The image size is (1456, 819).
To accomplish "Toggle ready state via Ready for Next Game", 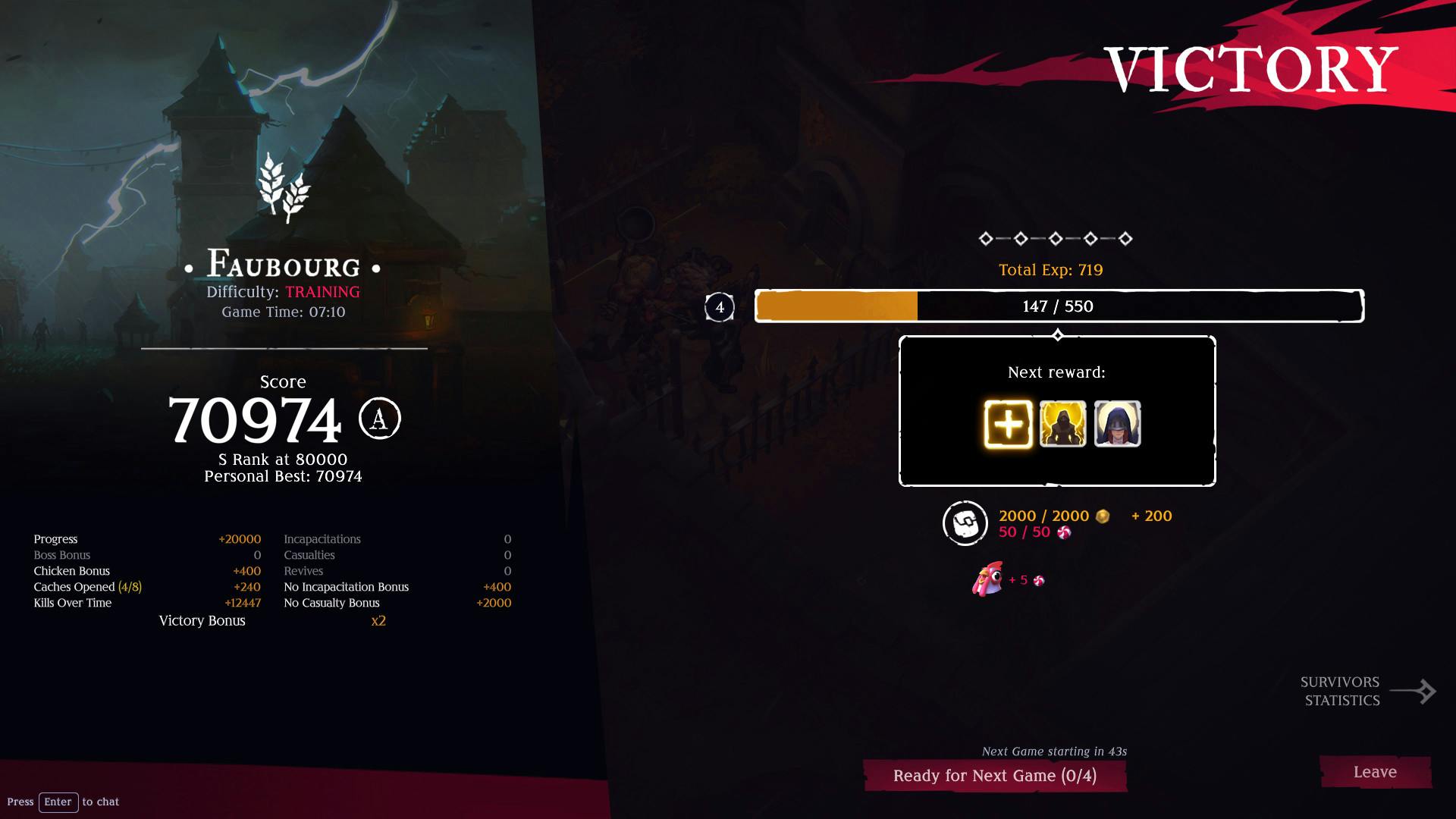I will (995, 775).
